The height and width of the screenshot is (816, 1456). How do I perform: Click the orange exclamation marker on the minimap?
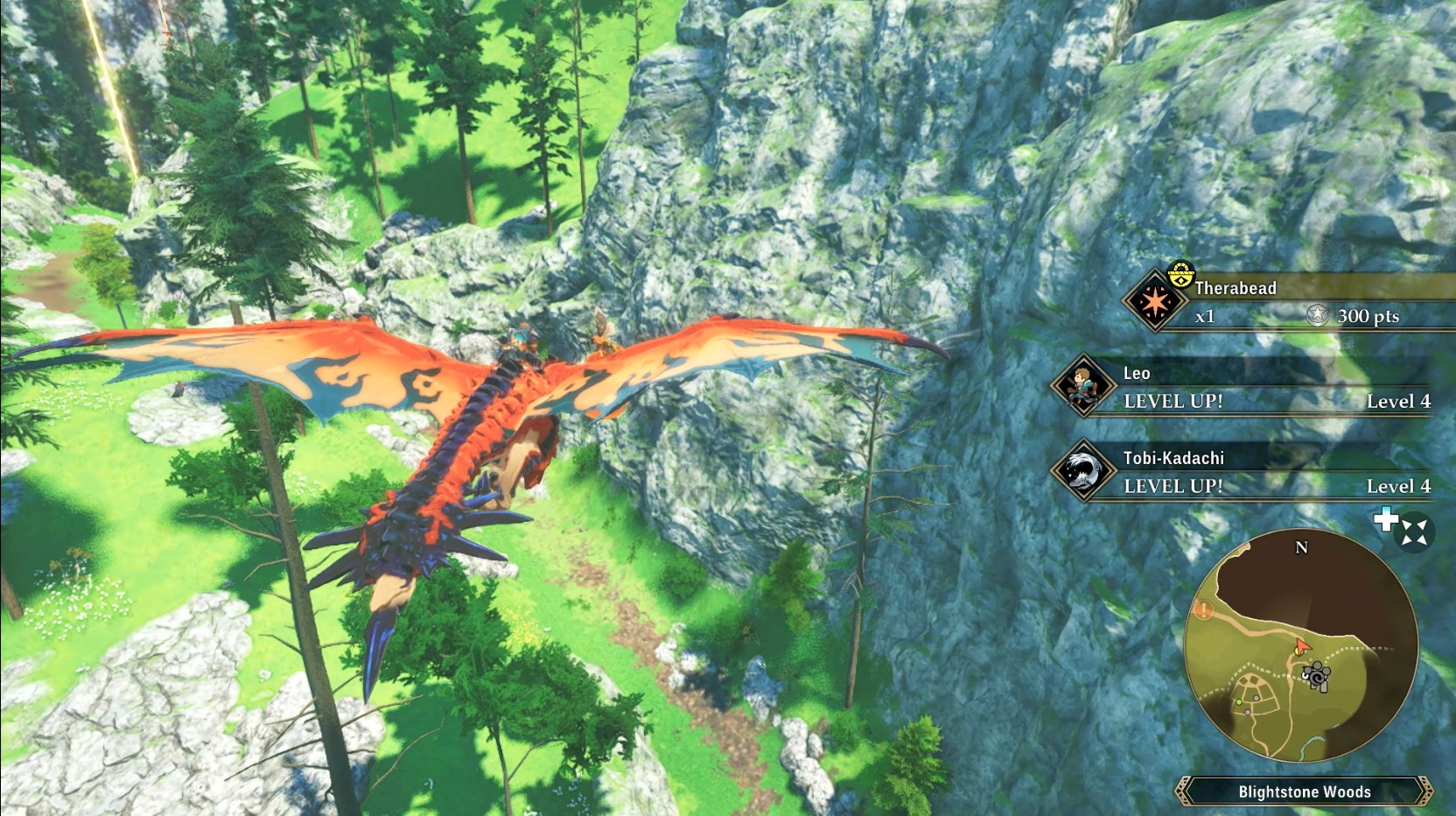(1204, 609)
